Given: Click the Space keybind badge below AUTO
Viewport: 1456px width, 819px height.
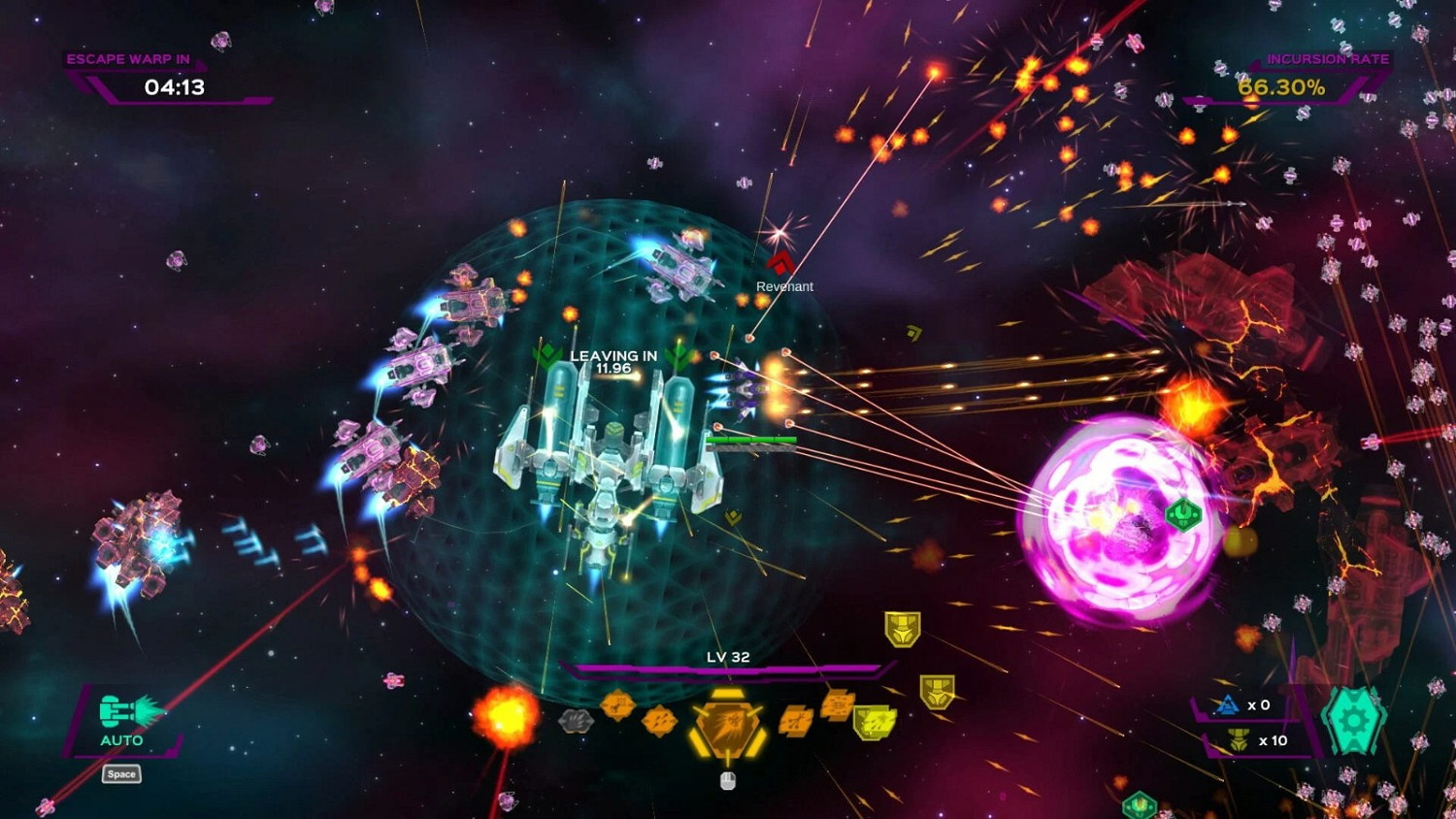Looking at the screenshot, I should pos(120,773).
